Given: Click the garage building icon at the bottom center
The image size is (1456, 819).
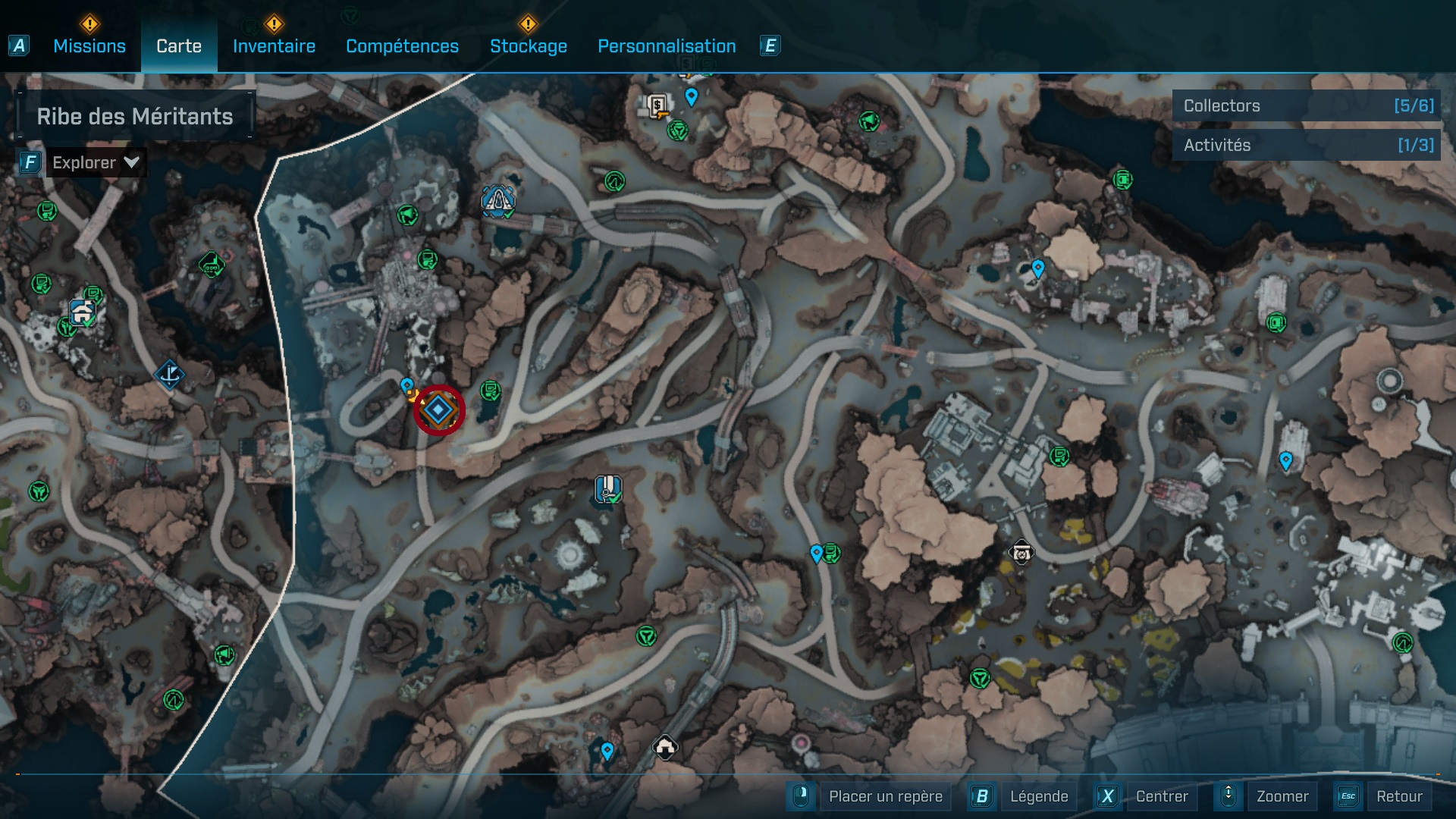Looking at the screenshot, I should [x=667, y=747].
